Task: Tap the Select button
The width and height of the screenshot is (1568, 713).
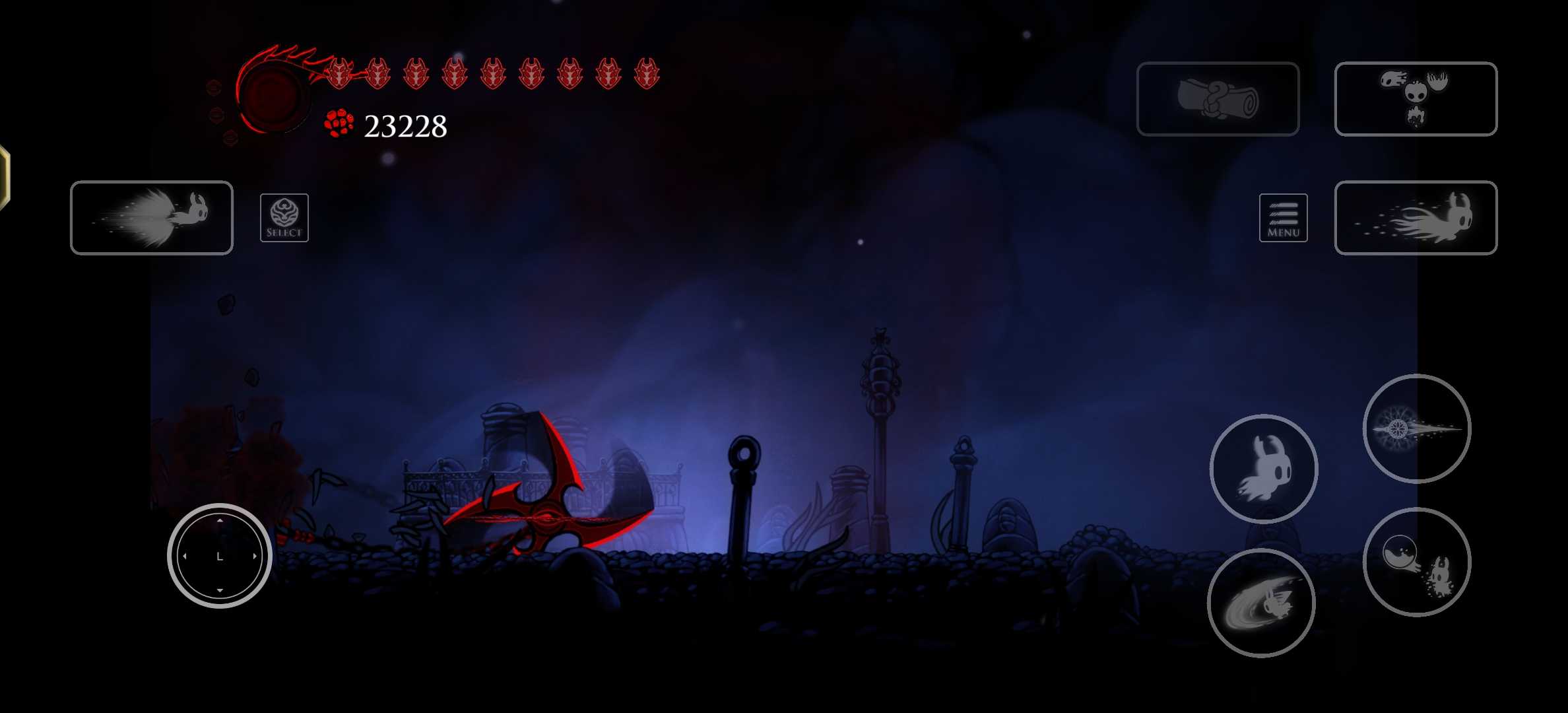Action: click(284, 218)
